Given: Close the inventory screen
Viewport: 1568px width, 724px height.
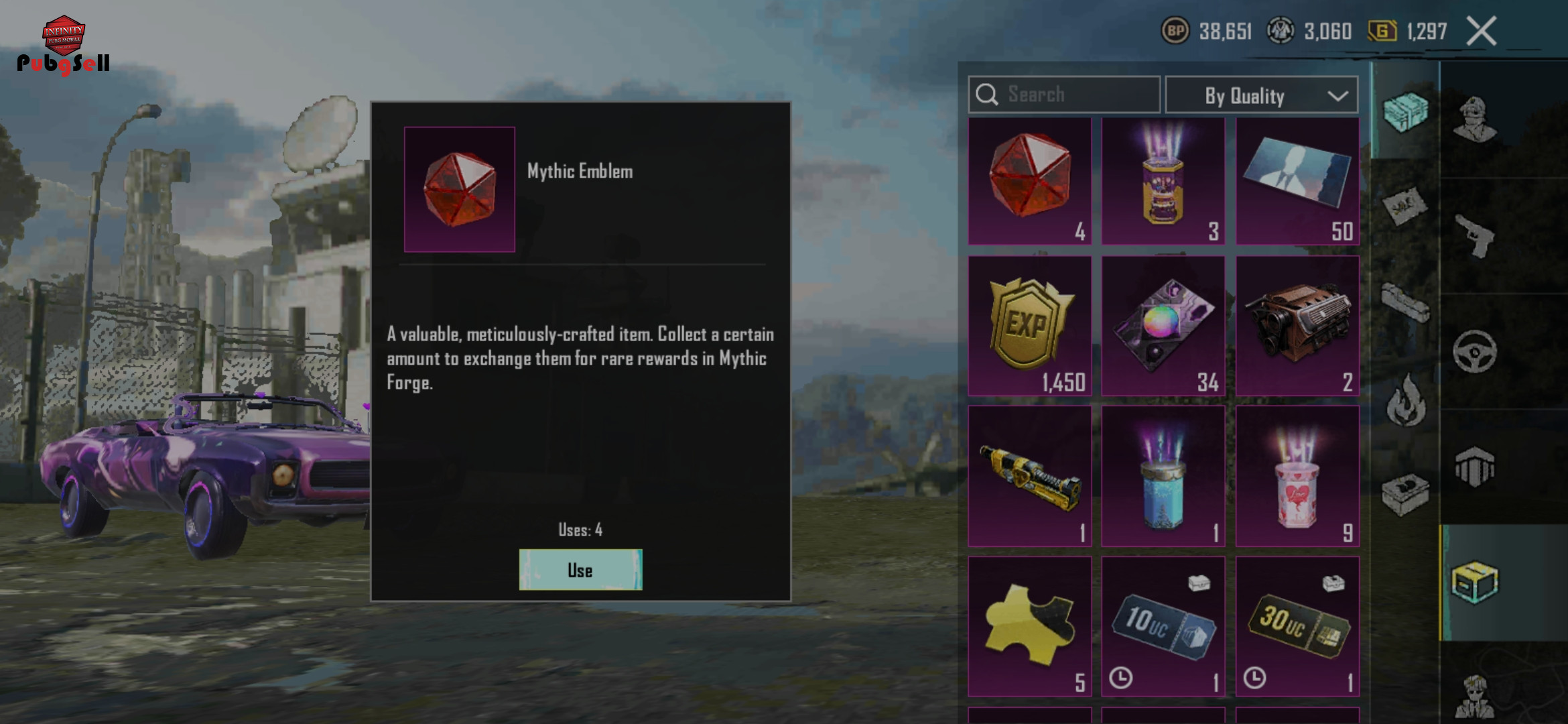Looking at the screenshot, I should point(1481,32).
